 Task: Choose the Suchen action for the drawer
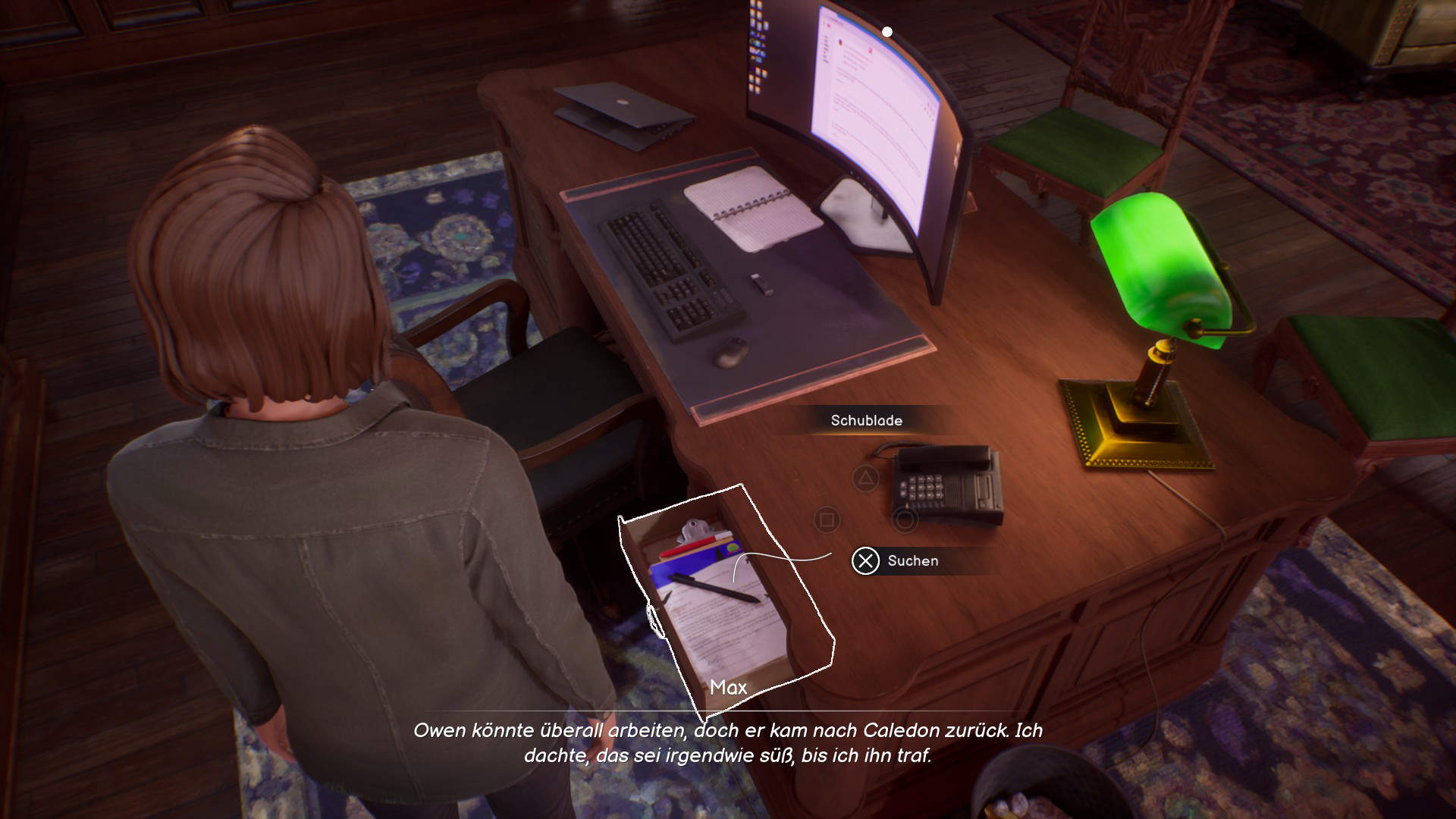click(865, 561)
